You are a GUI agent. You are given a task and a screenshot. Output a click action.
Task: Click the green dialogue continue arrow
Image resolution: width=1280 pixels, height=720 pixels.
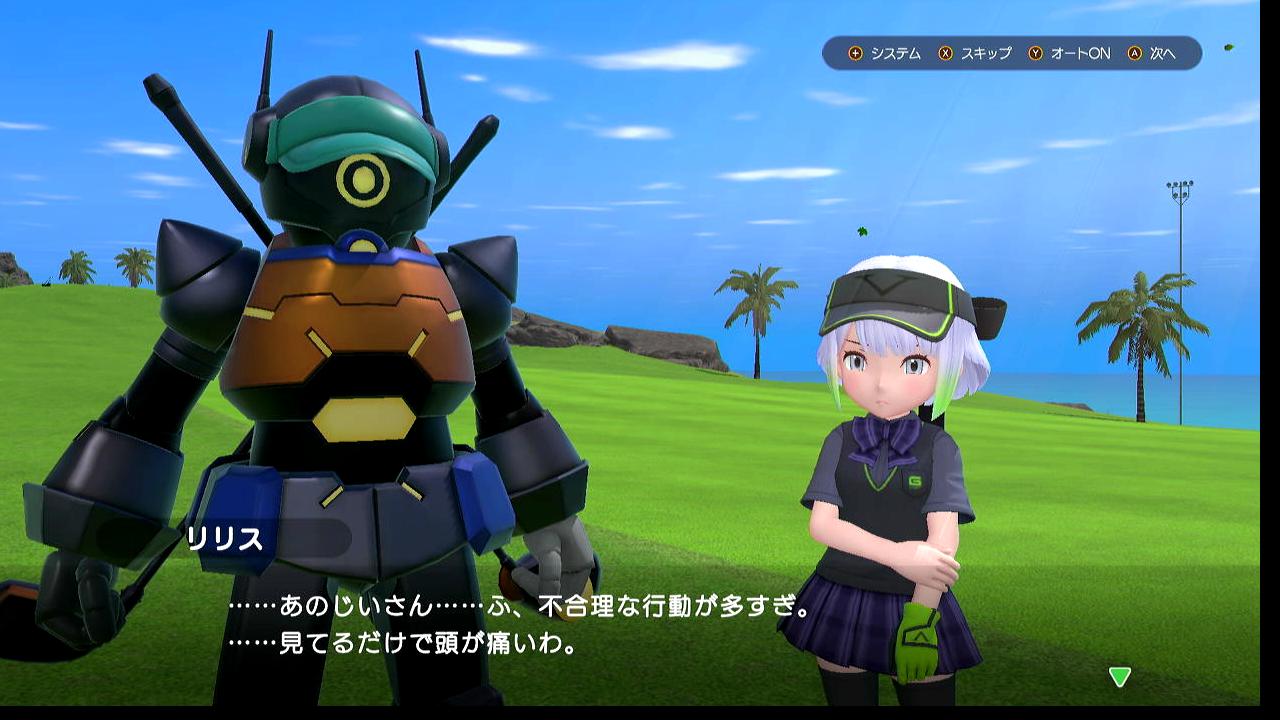[x=1119, y=677]
